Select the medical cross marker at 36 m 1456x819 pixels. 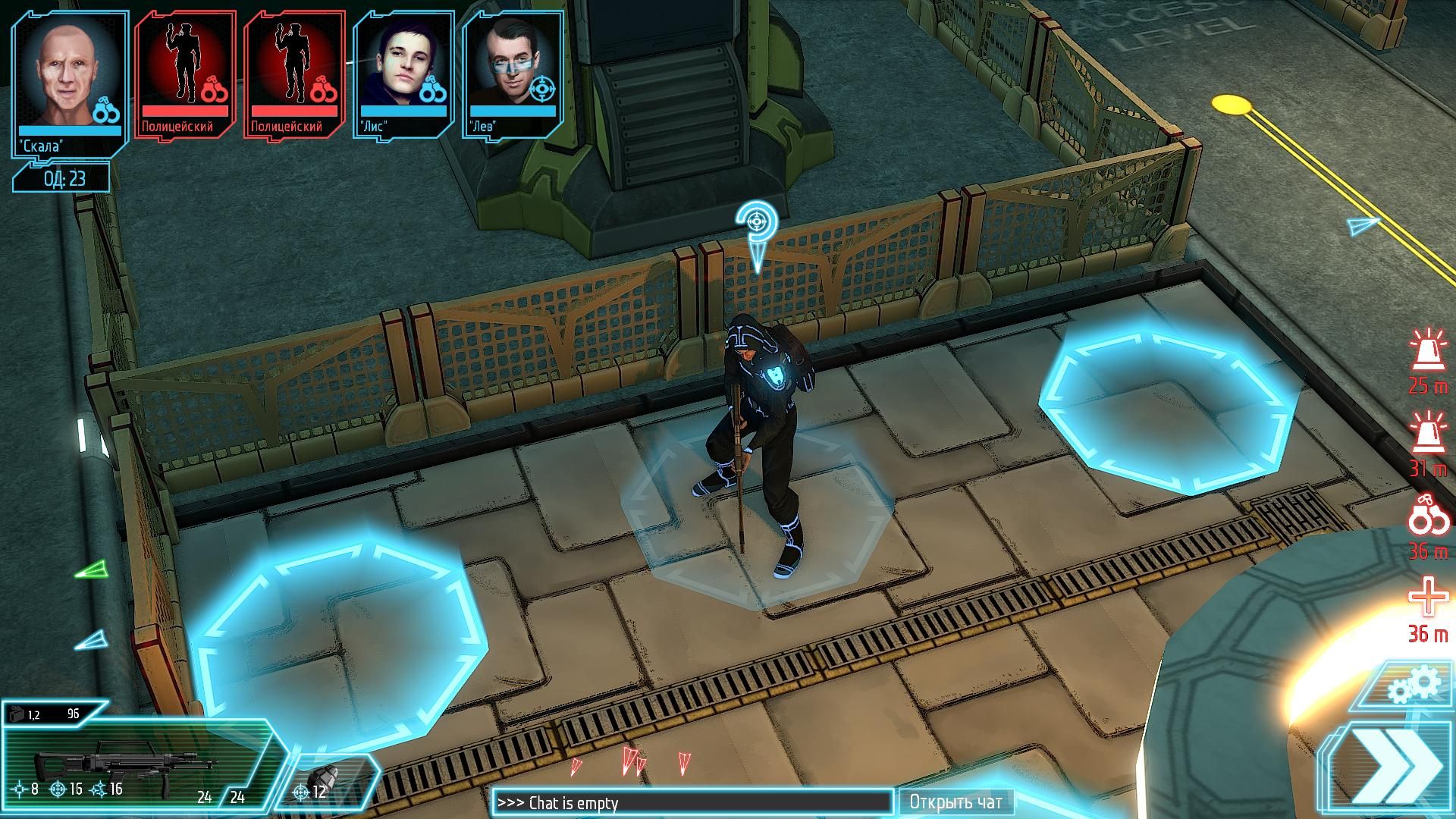pos(1428,607)
